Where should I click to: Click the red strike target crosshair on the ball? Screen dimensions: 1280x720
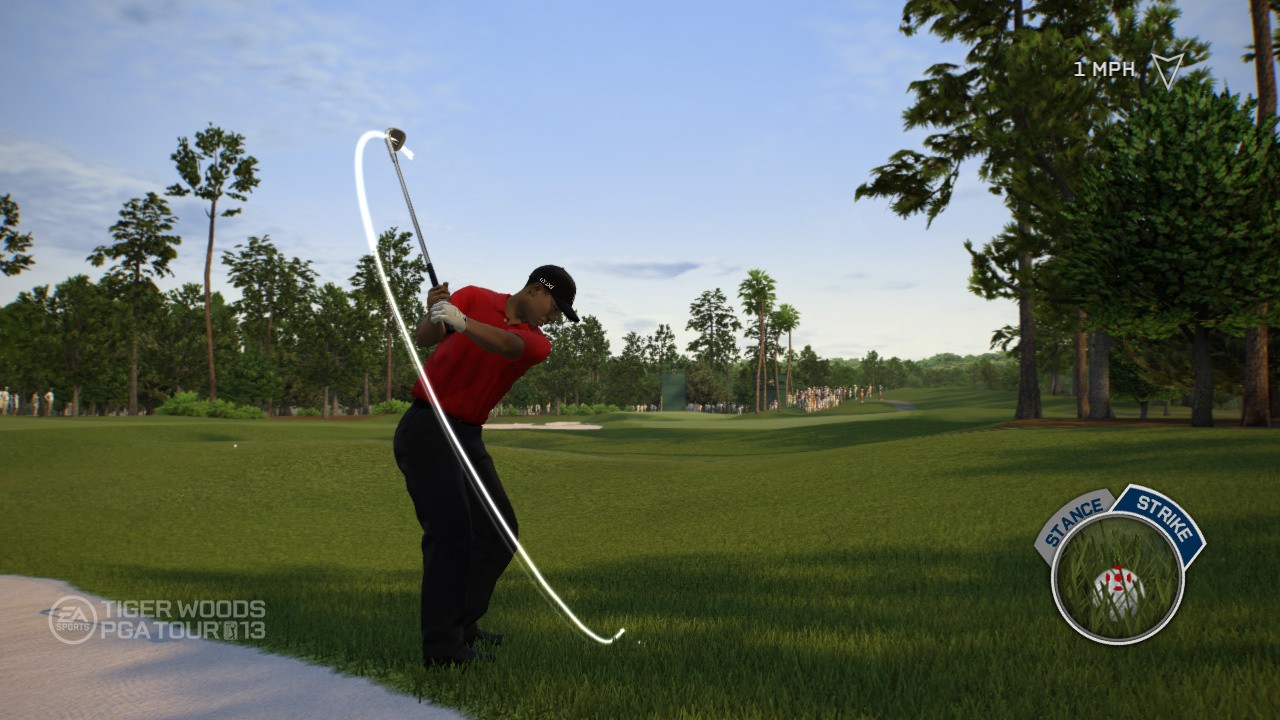click(x=1118, y=578)
